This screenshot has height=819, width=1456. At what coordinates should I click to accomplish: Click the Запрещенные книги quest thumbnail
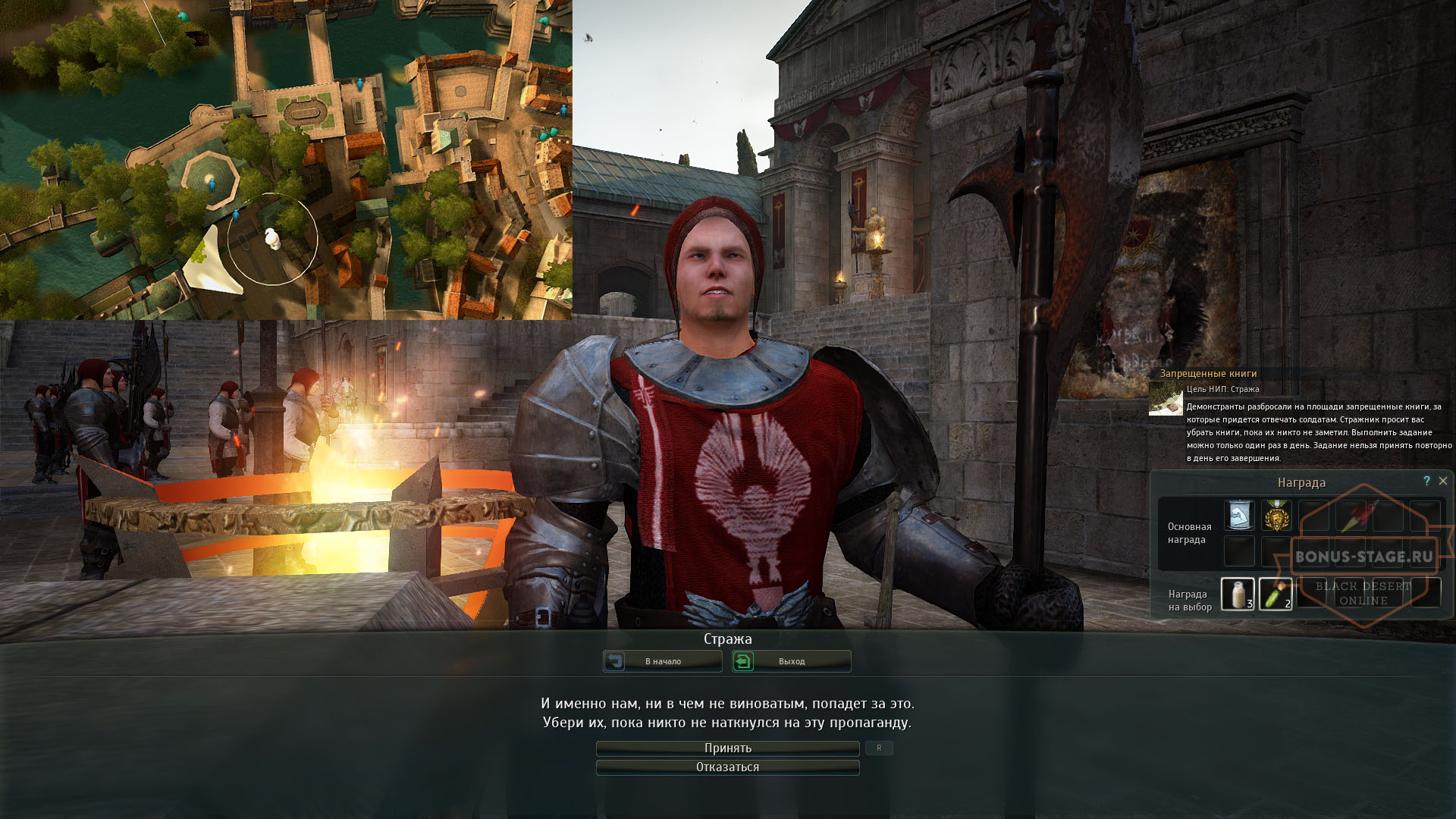[1166, 398]
